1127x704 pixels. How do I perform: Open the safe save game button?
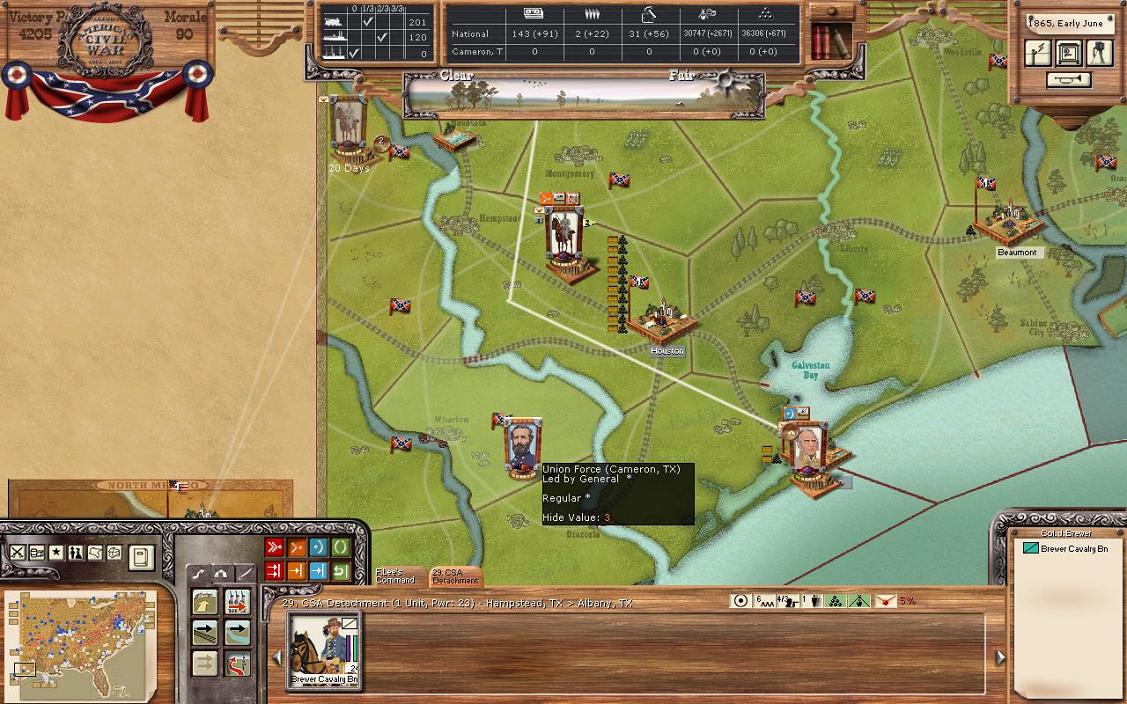(1069, 52)
